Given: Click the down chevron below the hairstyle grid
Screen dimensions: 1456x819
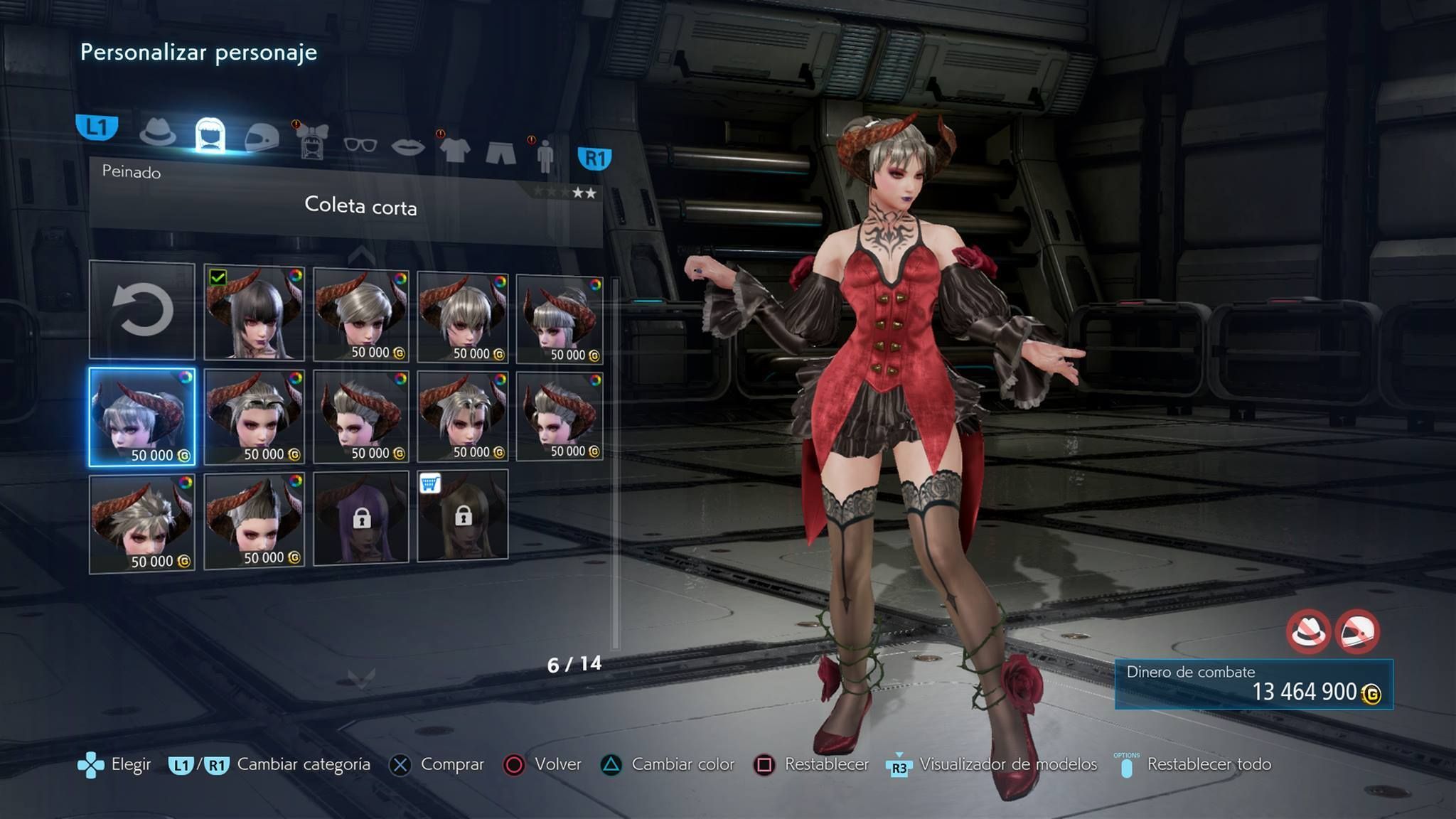Looking at the screenshot, I should click(x=361, y=679).
